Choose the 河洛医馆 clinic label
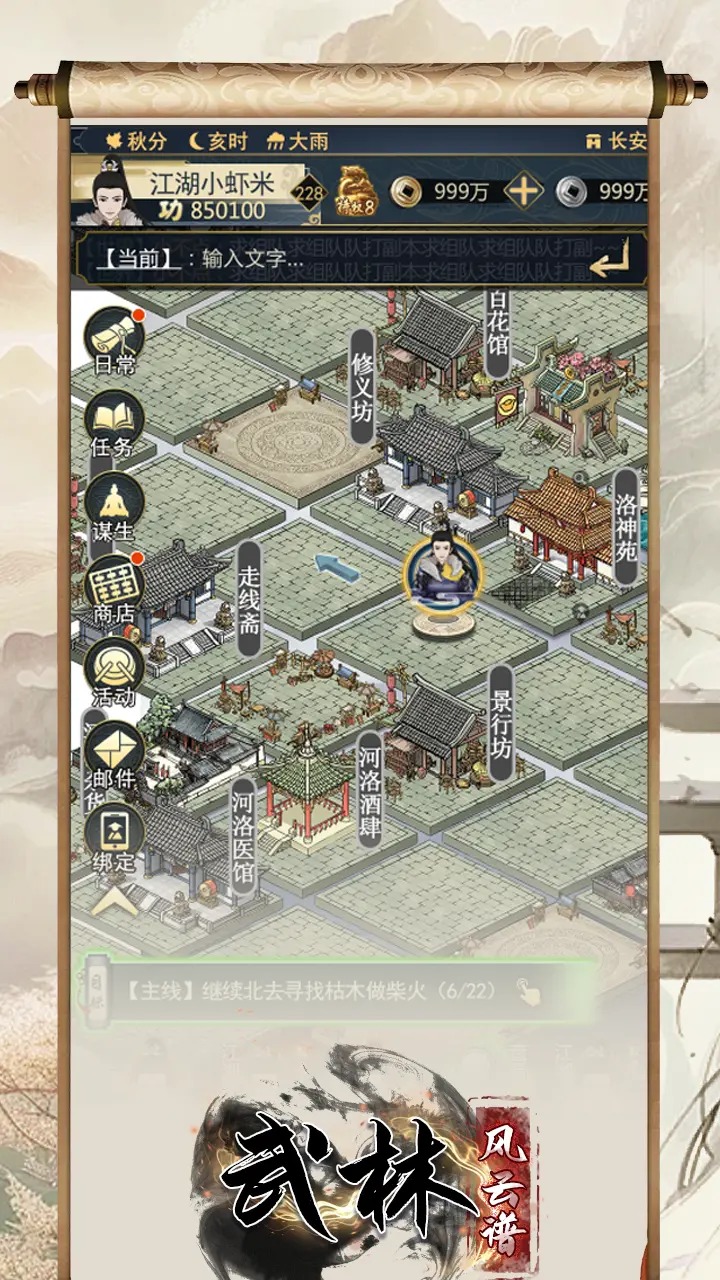Screen dimensions: 720x1280 tap(243, 832)
